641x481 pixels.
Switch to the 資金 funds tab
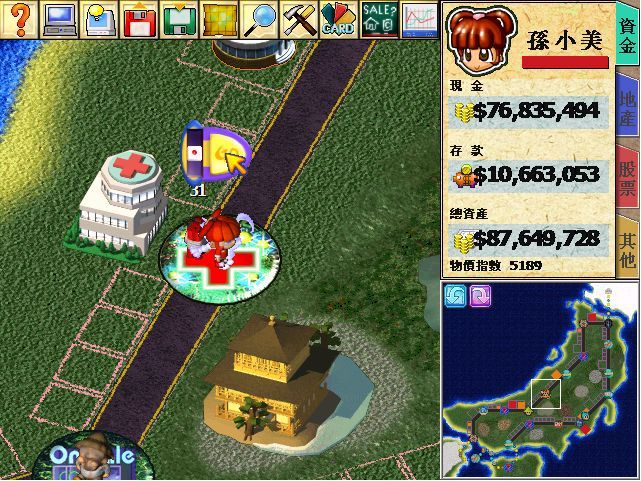point(628,41)
